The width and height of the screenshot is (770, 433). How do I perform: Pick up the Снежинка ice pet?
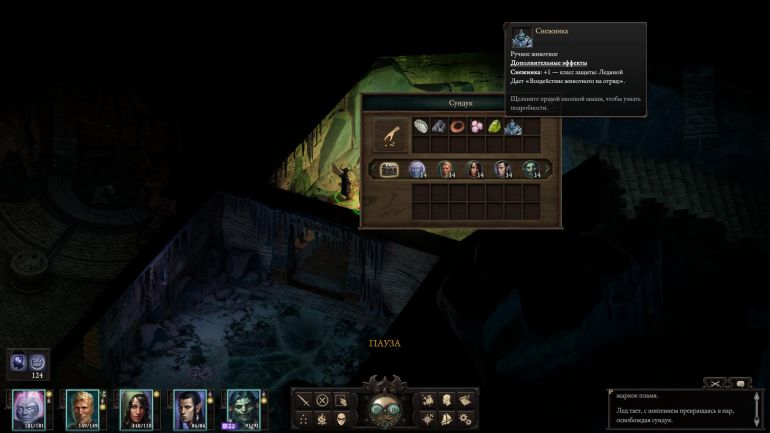click(x=513, y=127)
